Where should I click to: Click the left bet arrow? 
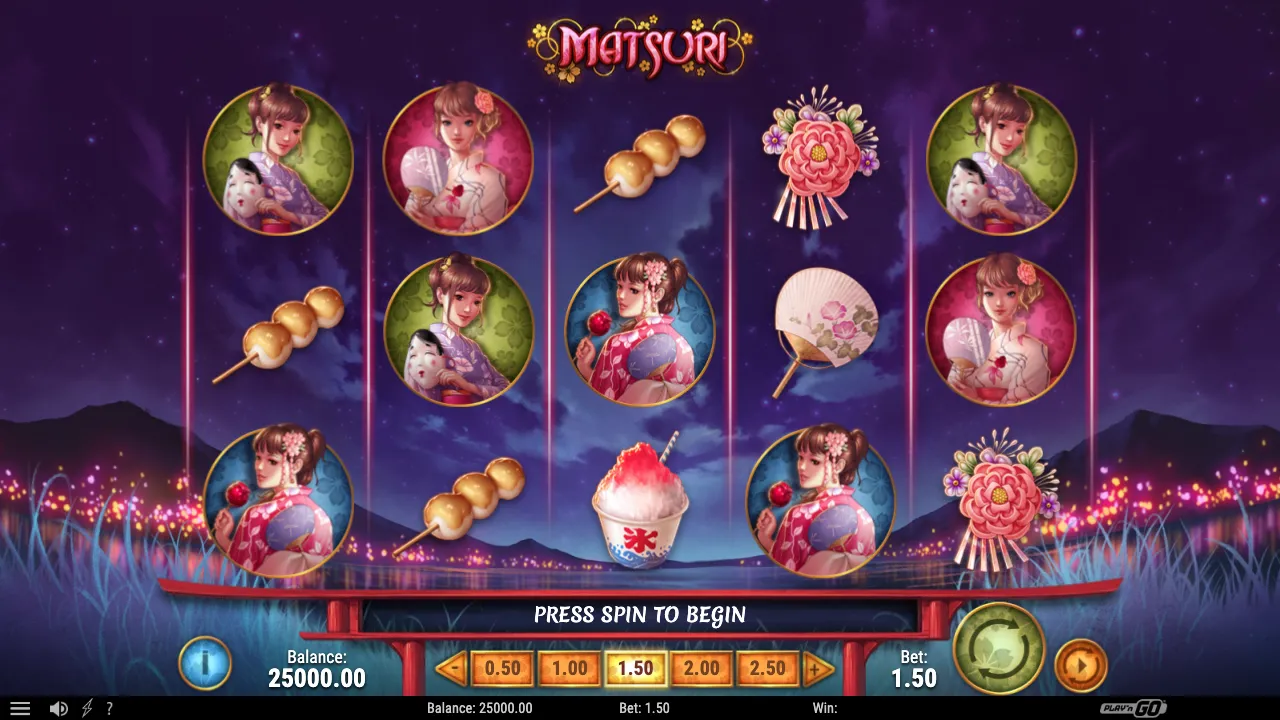455,668
